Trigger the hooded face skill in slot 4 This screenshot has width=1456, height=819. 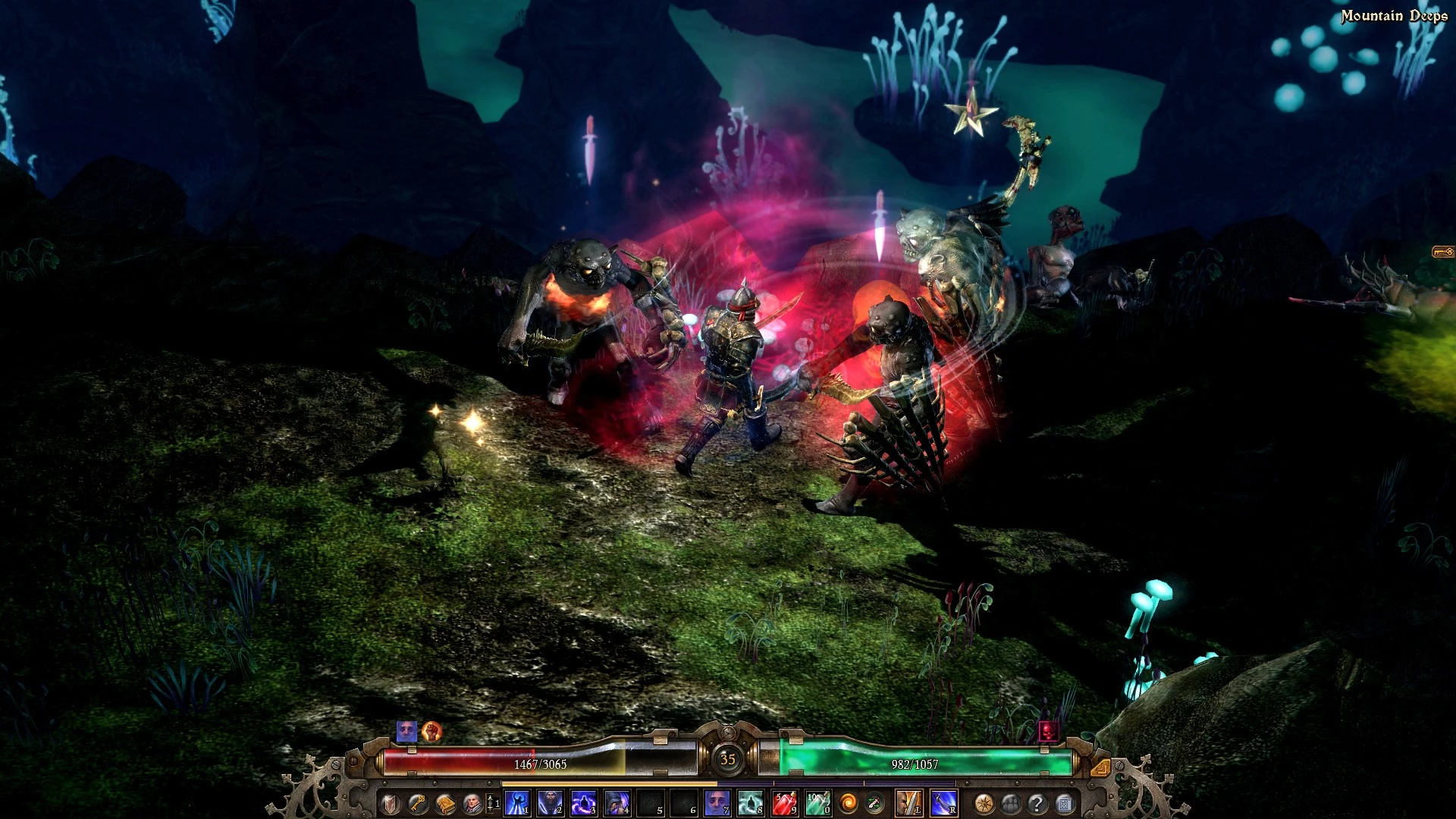[x=617, y=803]
